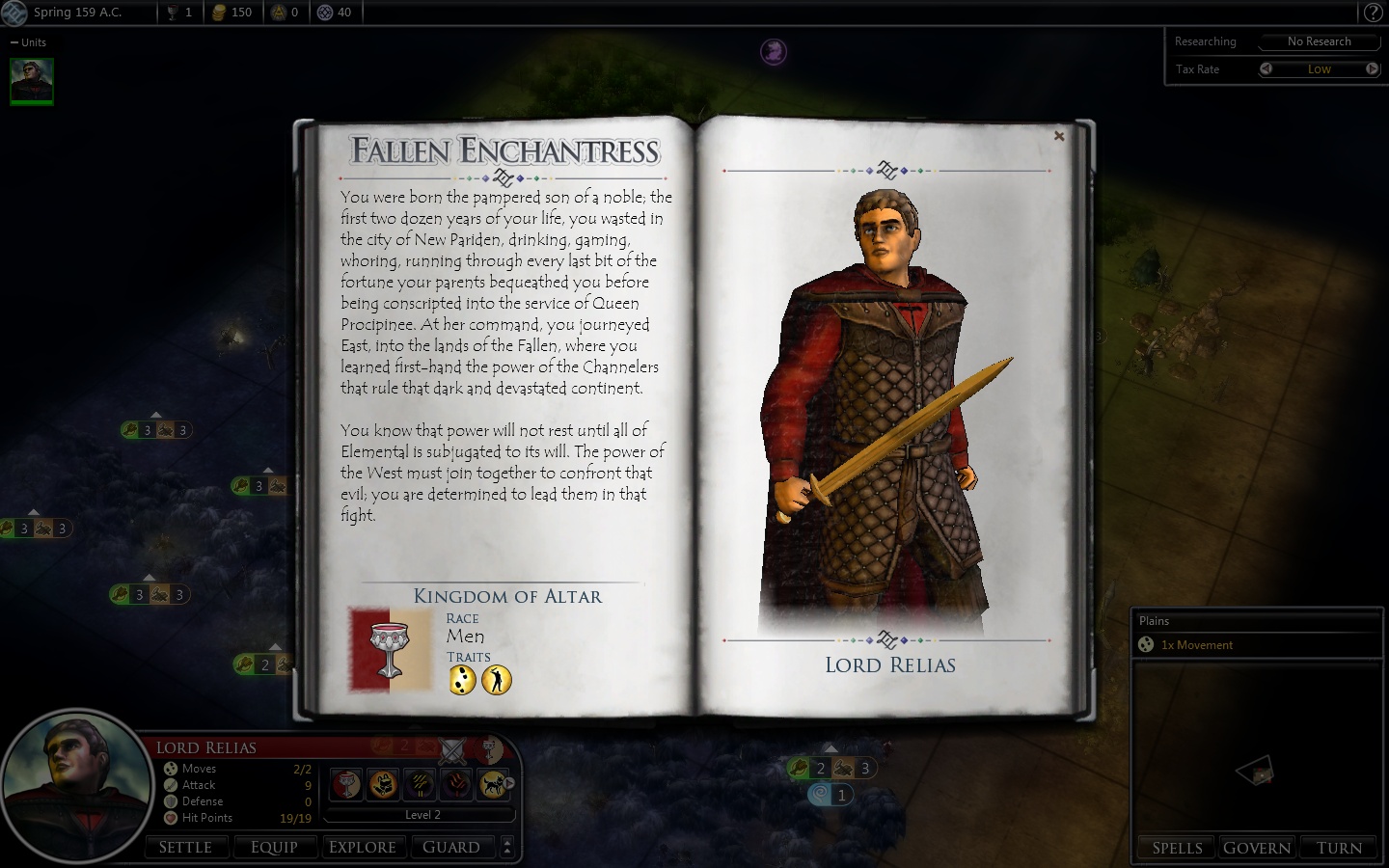This screenshot has height=868, width=1389.
Task: Select the chalice ability icon in unit panel
Action: coord(346,784)
